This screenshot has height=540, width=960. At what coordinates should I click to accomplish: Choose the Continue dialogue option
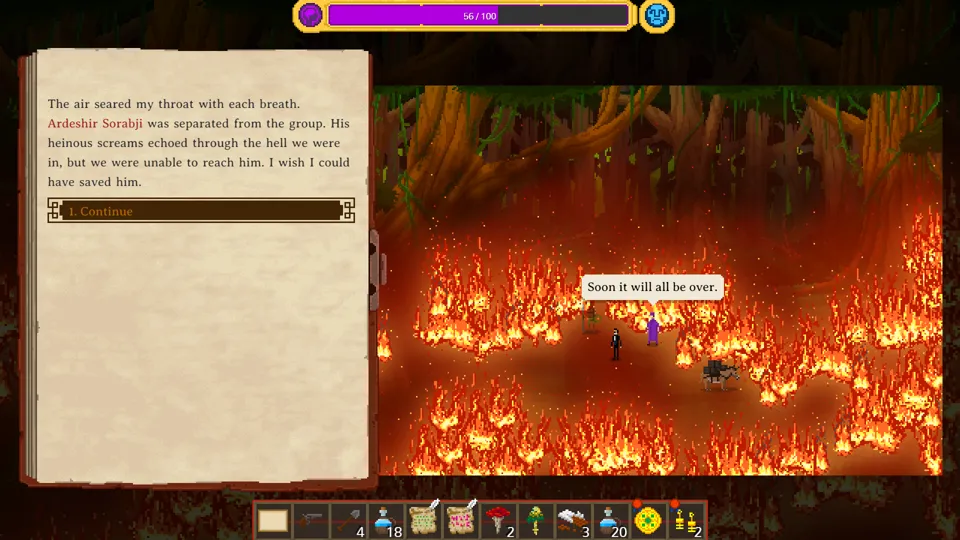(201, 211)
